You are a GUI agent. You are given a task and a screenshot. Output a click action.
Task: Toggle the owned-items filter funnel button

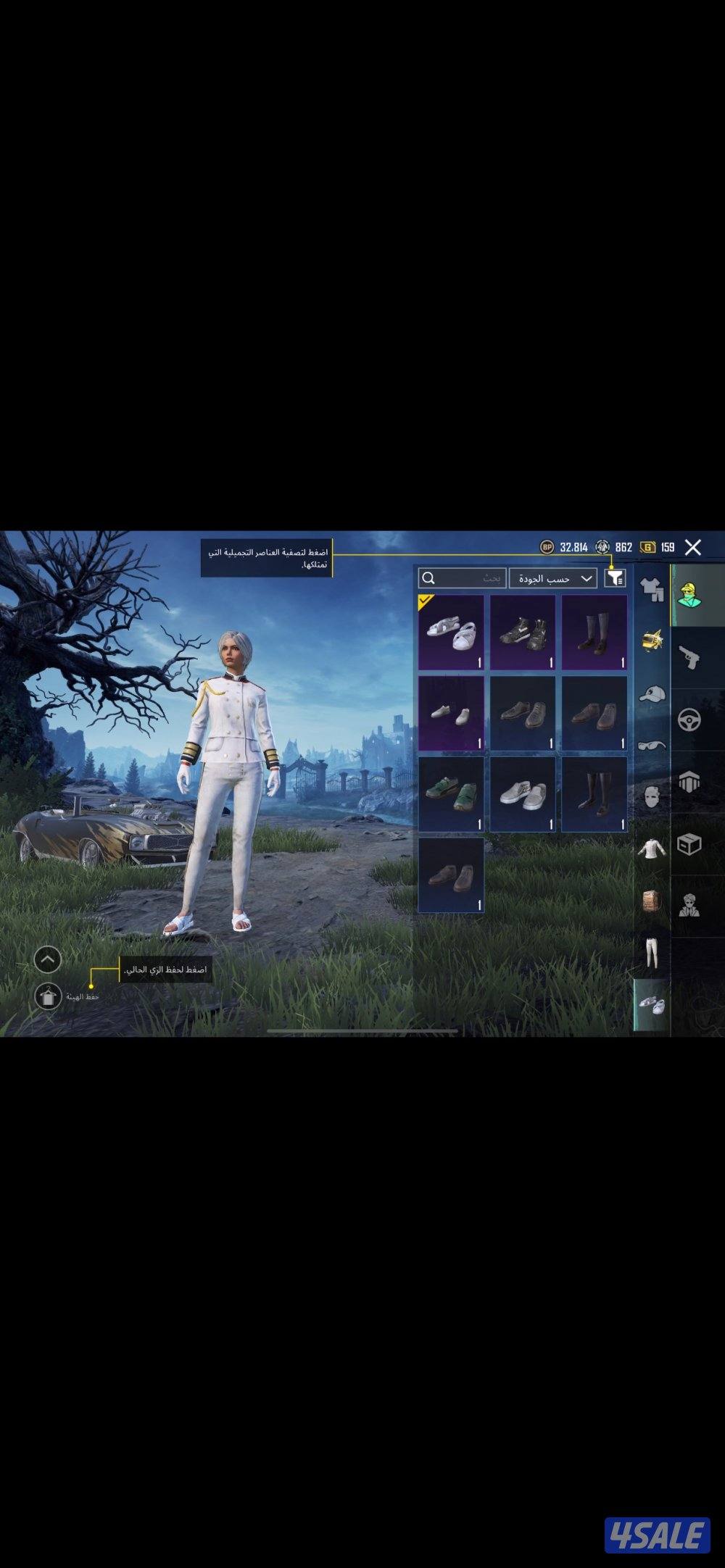tap(615, 577)
